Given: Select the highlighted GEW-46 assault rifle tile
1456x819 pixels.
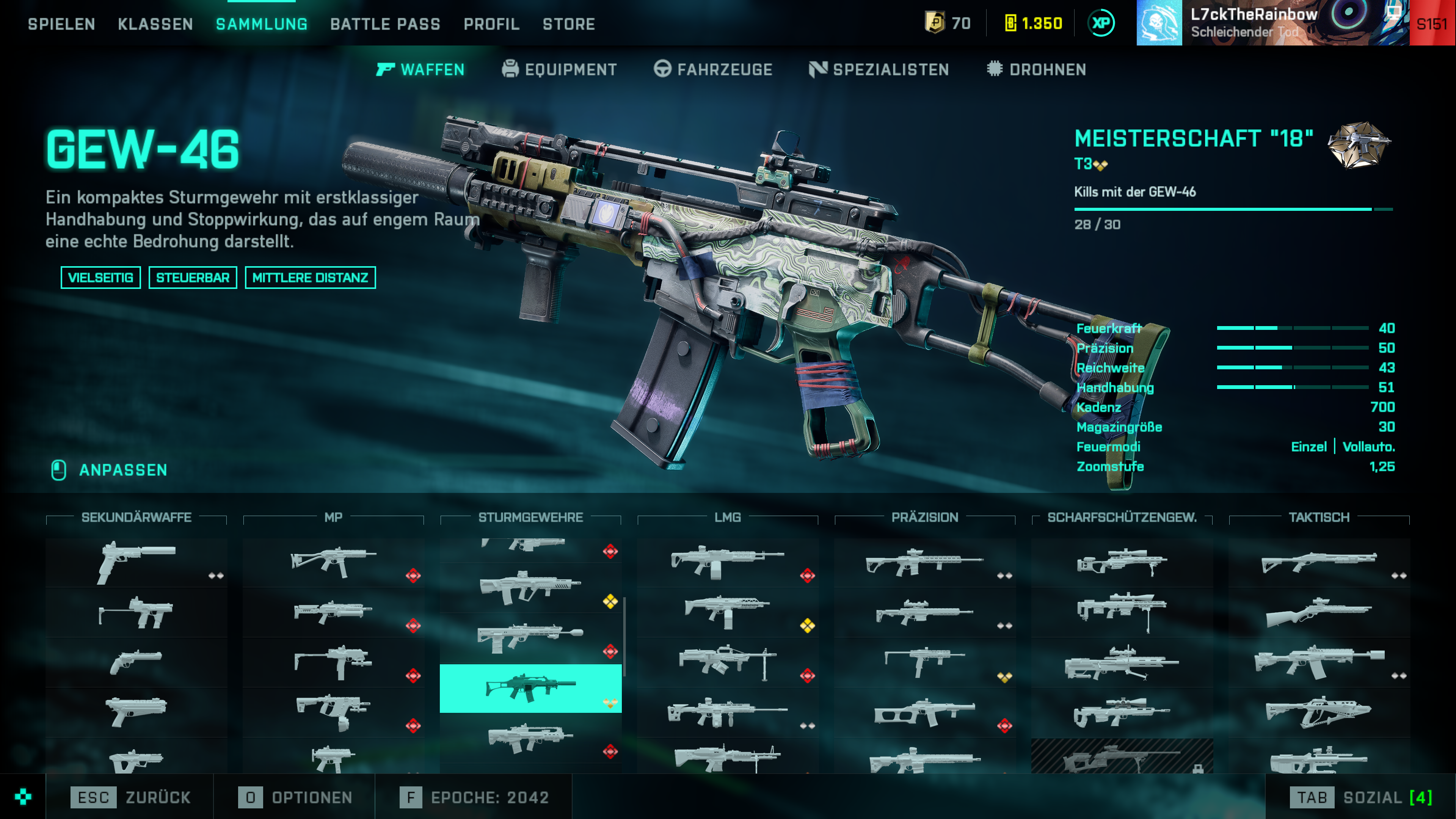Looking at the screenshot, I should click(x=530, y=689).
